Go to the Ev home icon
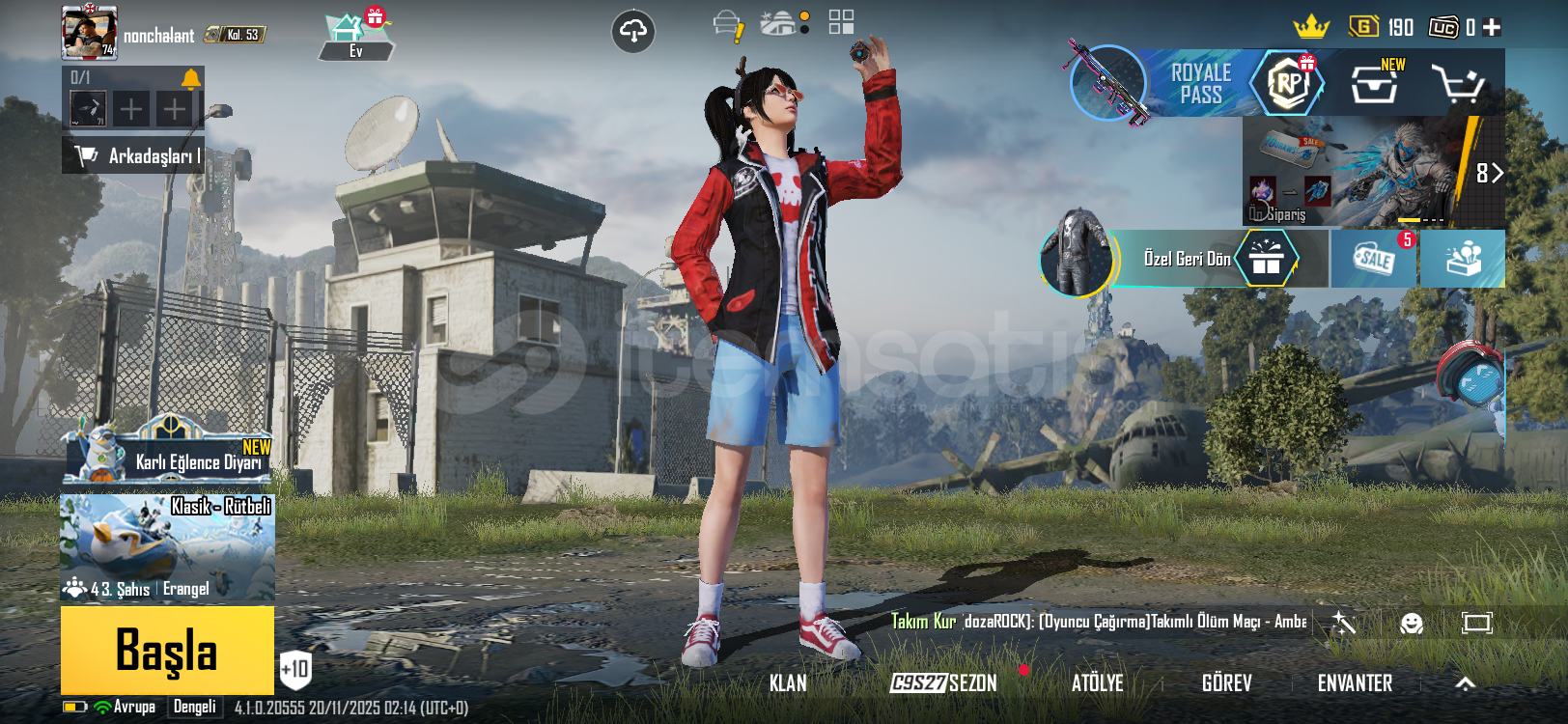The height and width of the screenshot is (724, 1568). click(x=354, y=36)
